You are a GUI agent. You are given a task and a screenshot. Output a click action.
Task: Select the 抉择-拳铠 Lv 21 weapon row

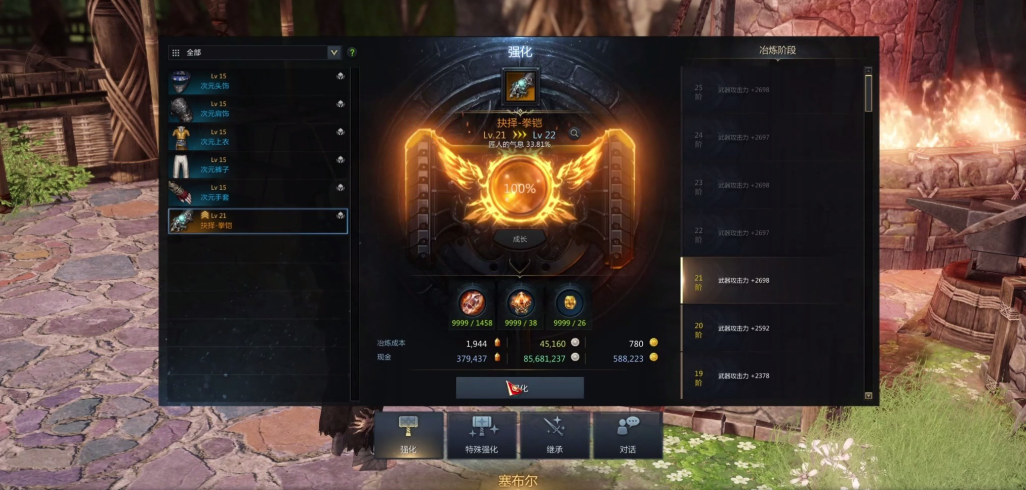tap(257, 220)
